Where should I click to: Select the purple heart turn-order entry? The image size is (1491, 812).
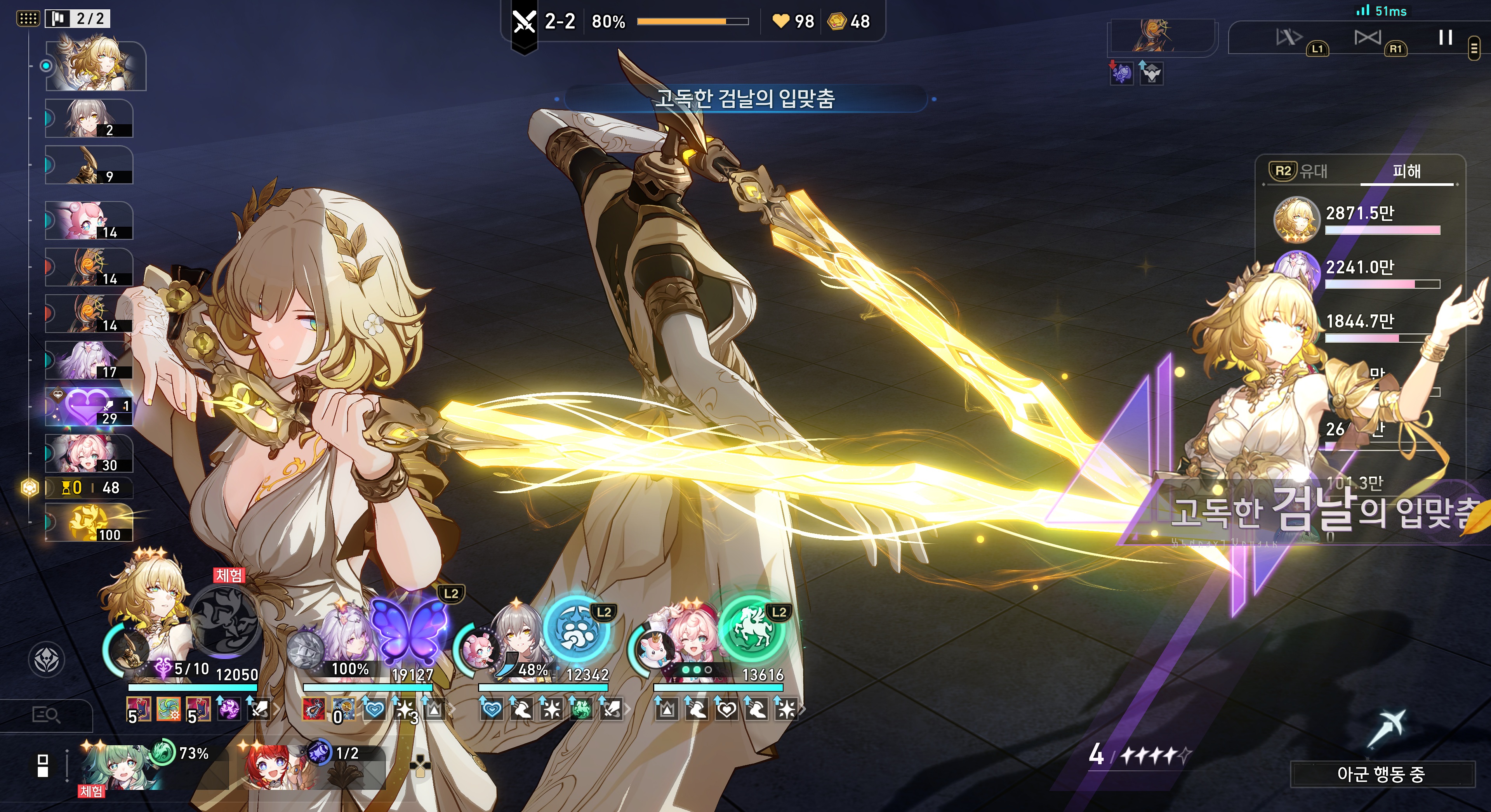pyautogui.click(x=89, y=406)
